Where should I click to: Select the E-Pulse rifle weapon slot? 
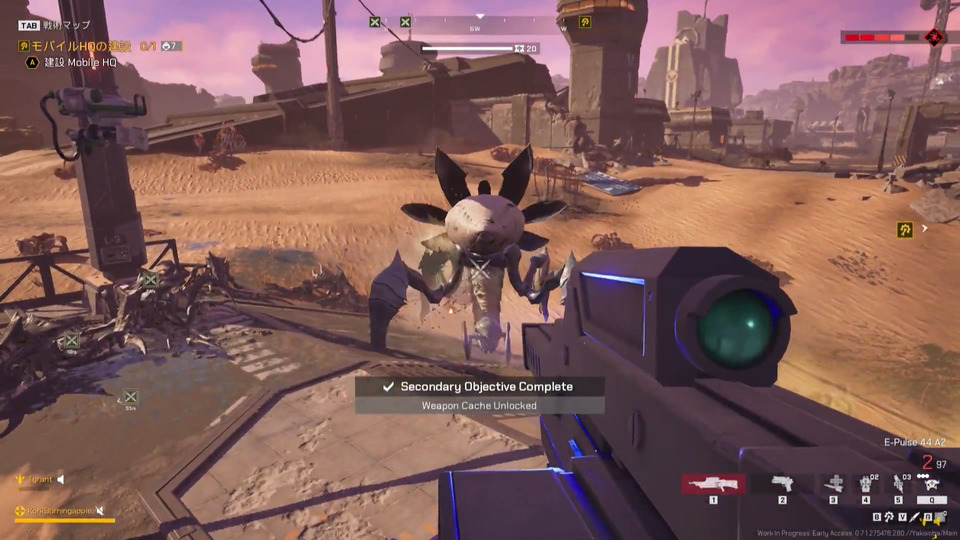[x=713, y=484]
